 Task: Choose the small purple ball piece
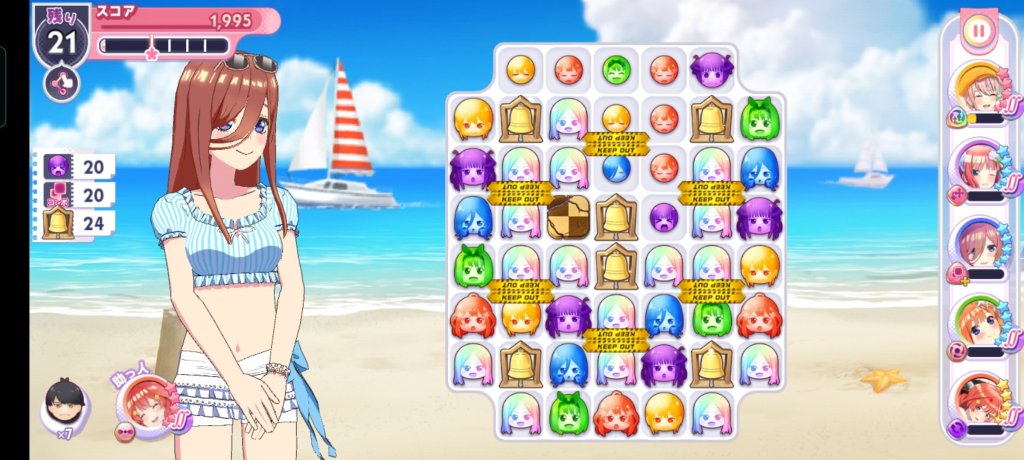664,216
